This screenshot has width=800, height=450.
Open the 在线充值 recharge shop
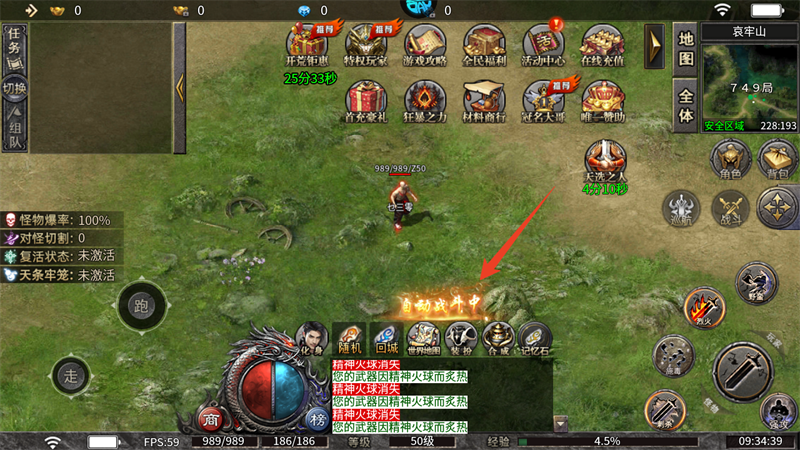pos(603,44)
